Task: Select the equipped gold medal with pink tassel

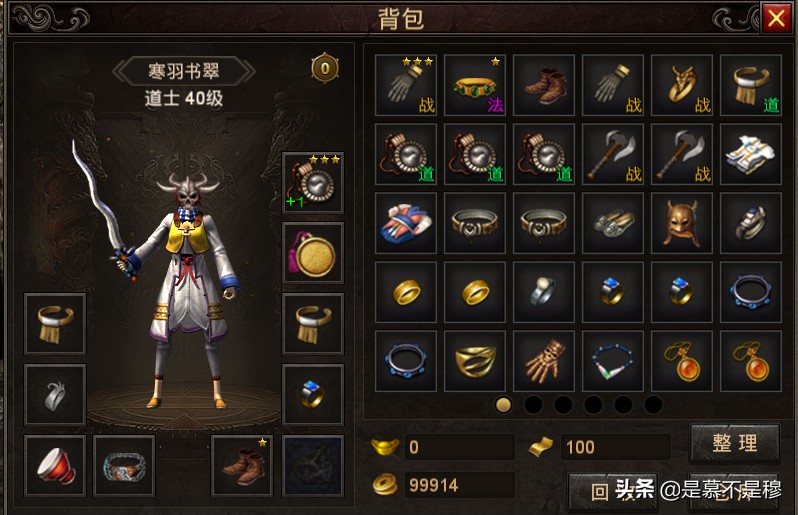Action: [313, 253]
